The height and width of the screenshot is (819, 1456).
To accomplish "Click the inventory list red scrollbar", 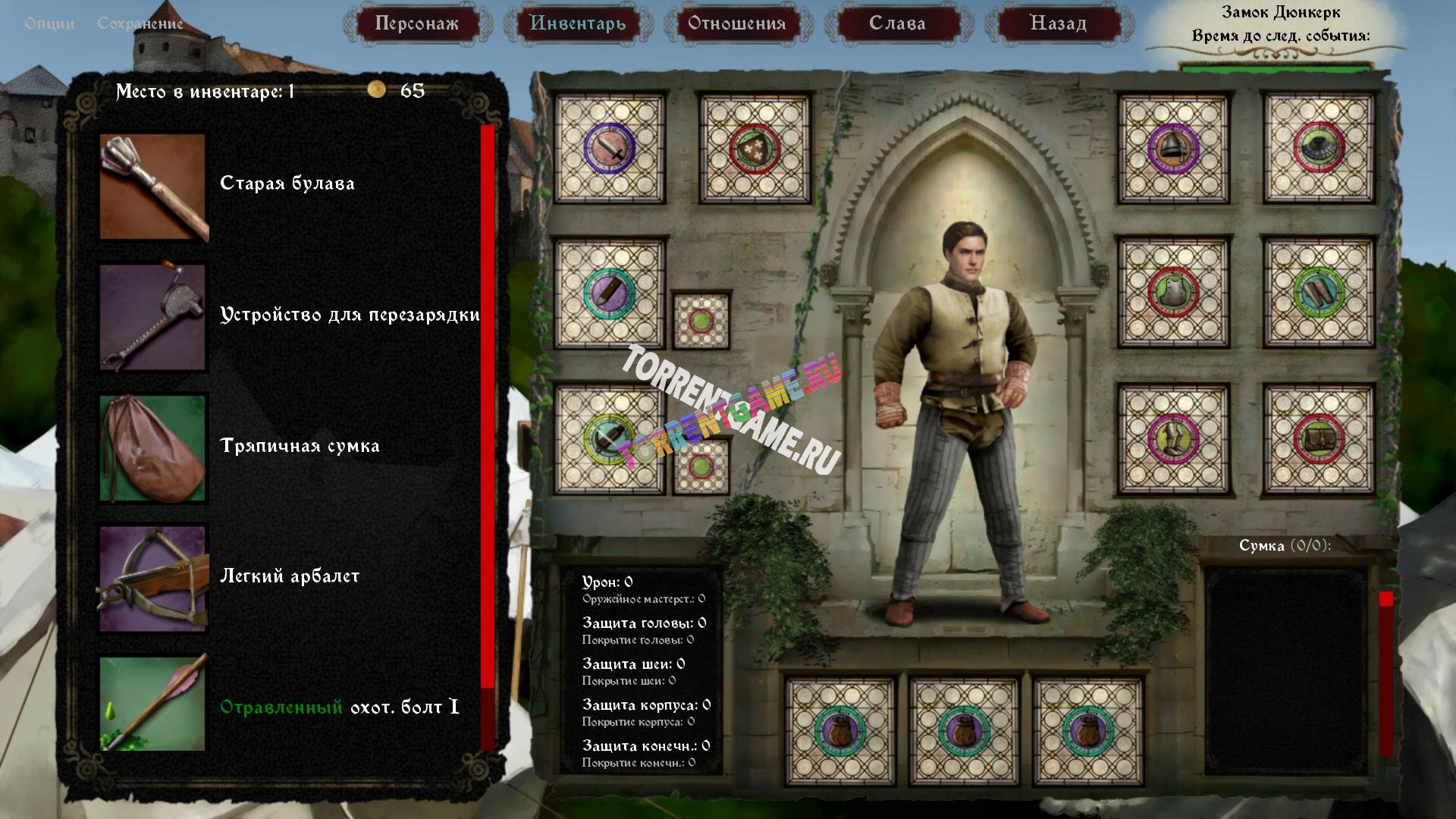I will coord(488,436).
